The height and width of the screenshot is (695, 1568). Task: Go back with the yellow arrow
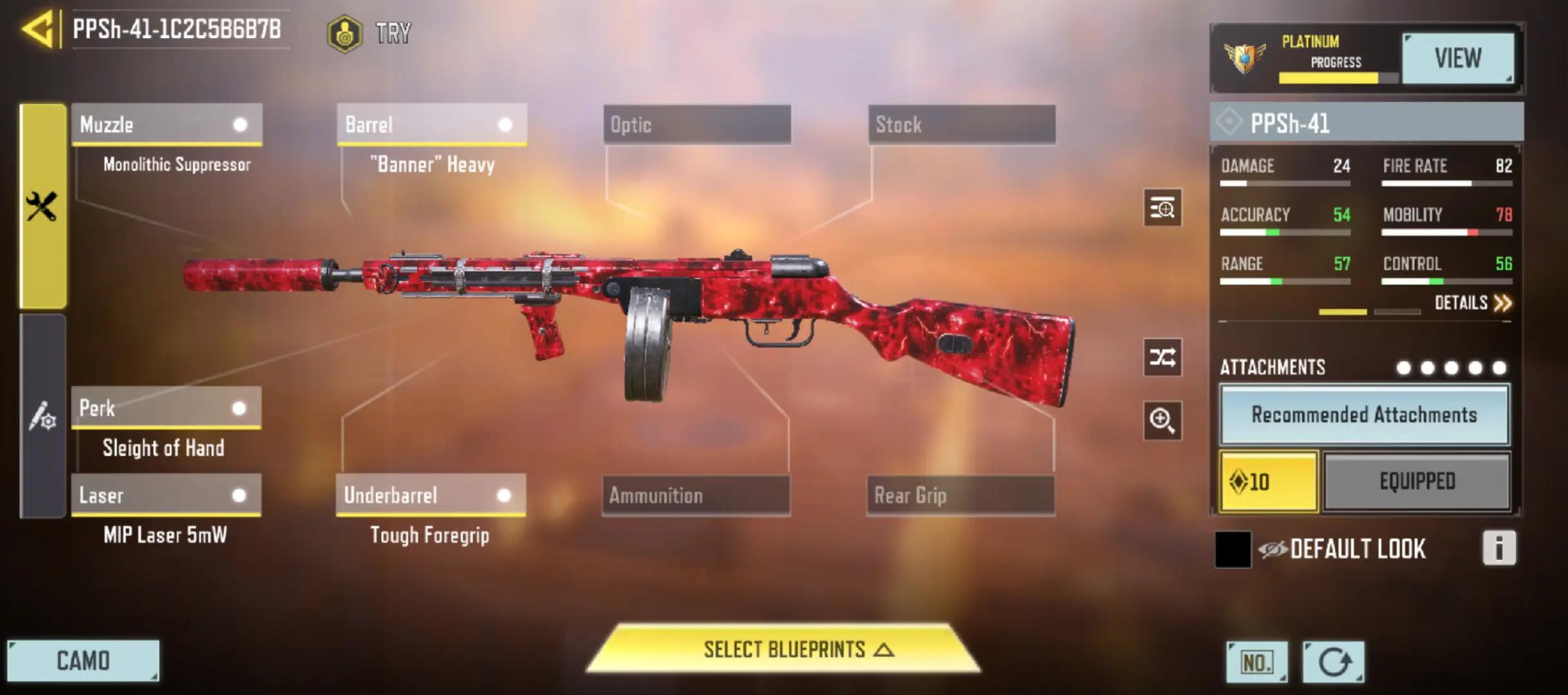(x=37, y=29)
